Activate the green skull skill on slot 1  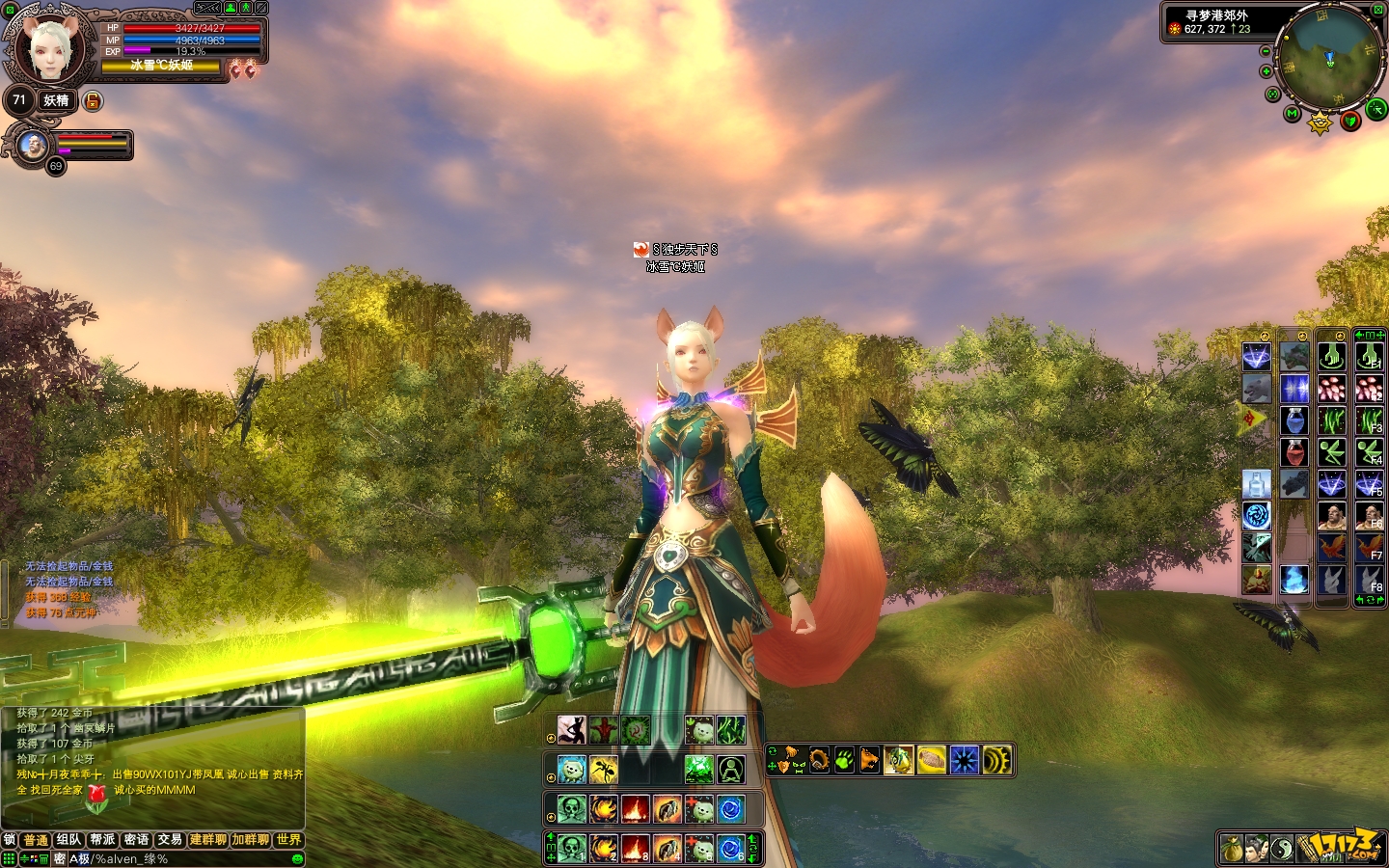571,849
